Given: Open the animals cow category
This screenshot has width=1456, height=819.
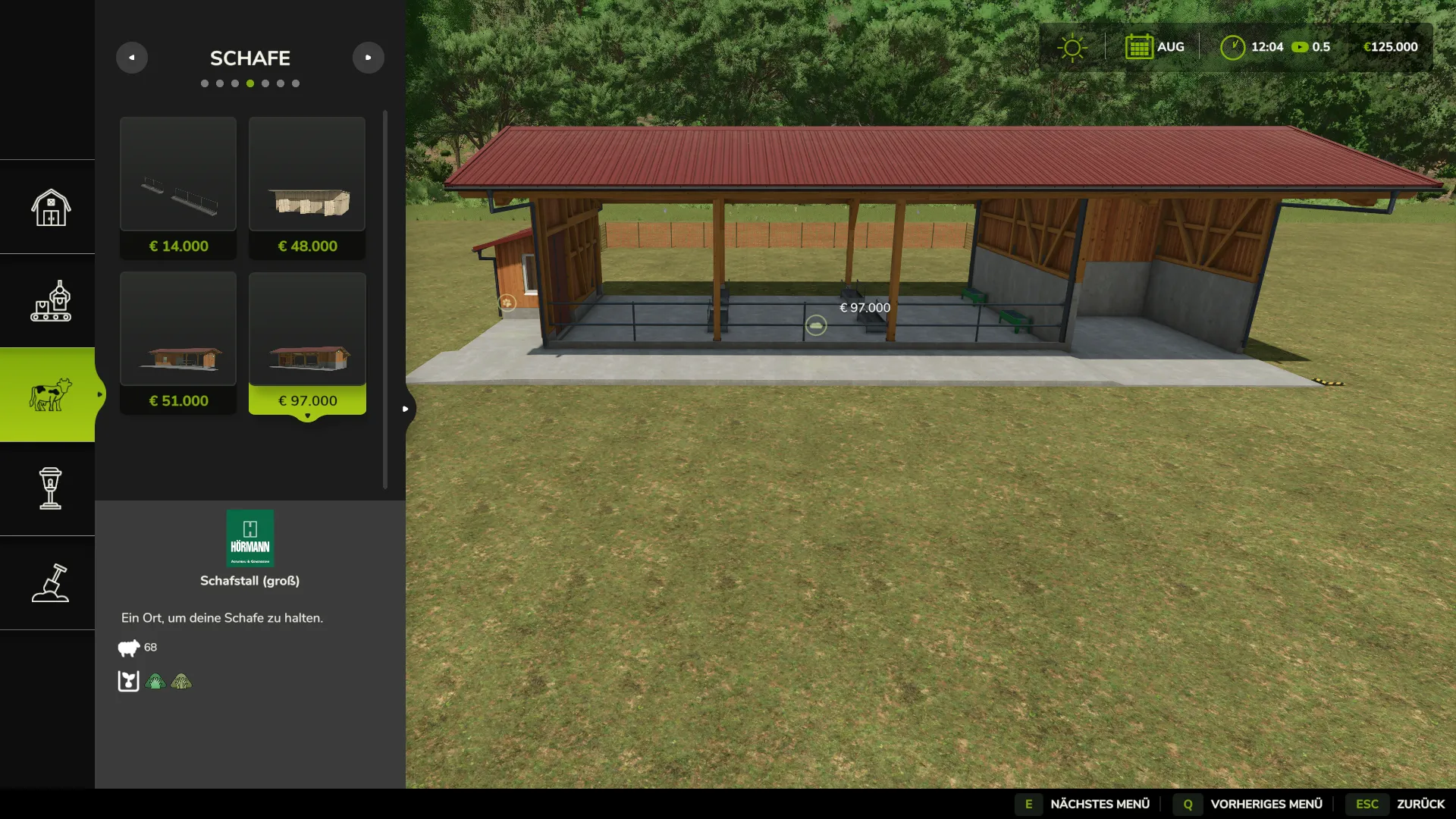Looking at the screenshot, I should (x=50, y=395).
